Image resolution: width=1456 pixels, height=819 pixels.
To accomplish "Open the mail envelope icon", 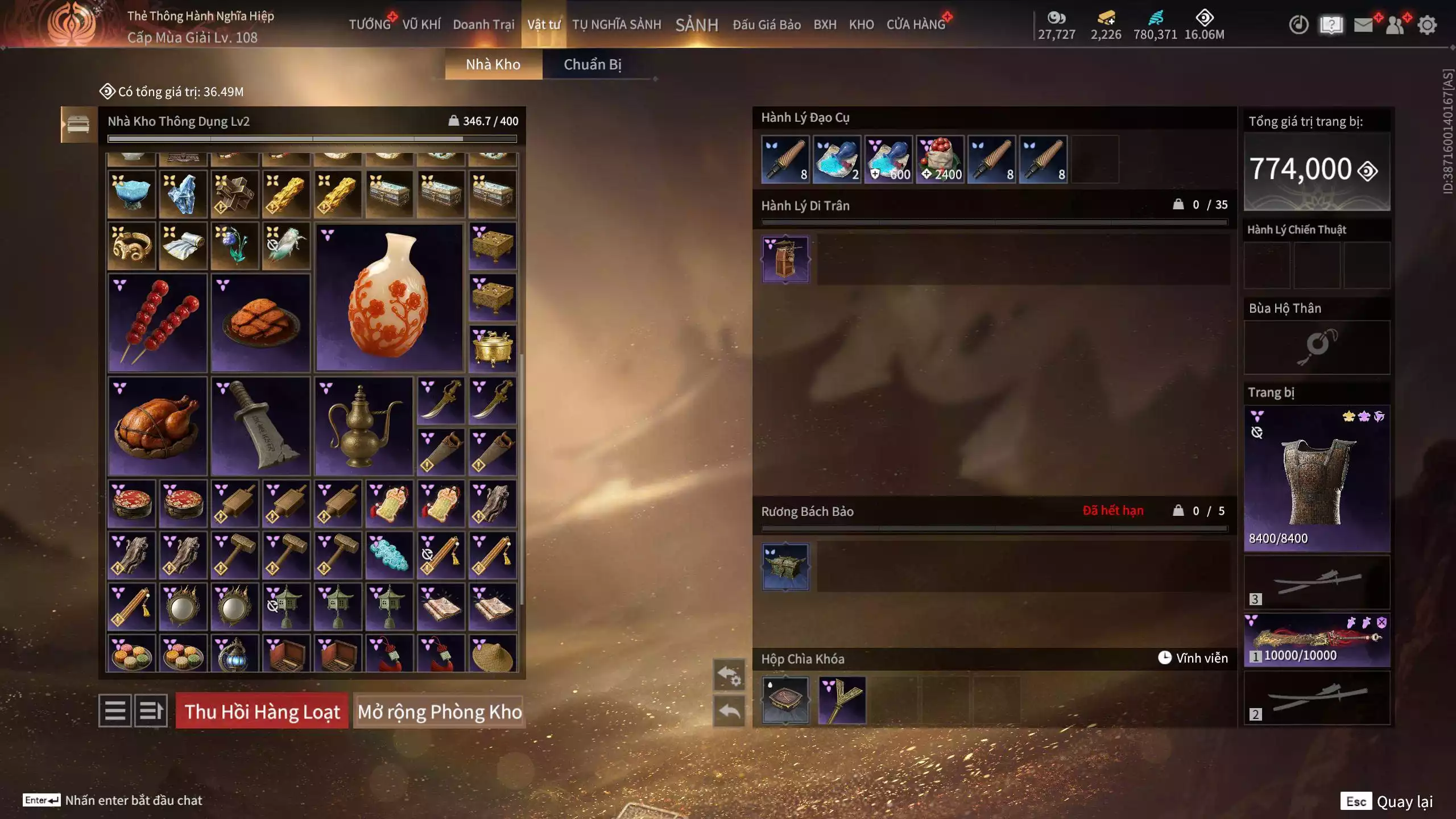I will pos(1363,25).
